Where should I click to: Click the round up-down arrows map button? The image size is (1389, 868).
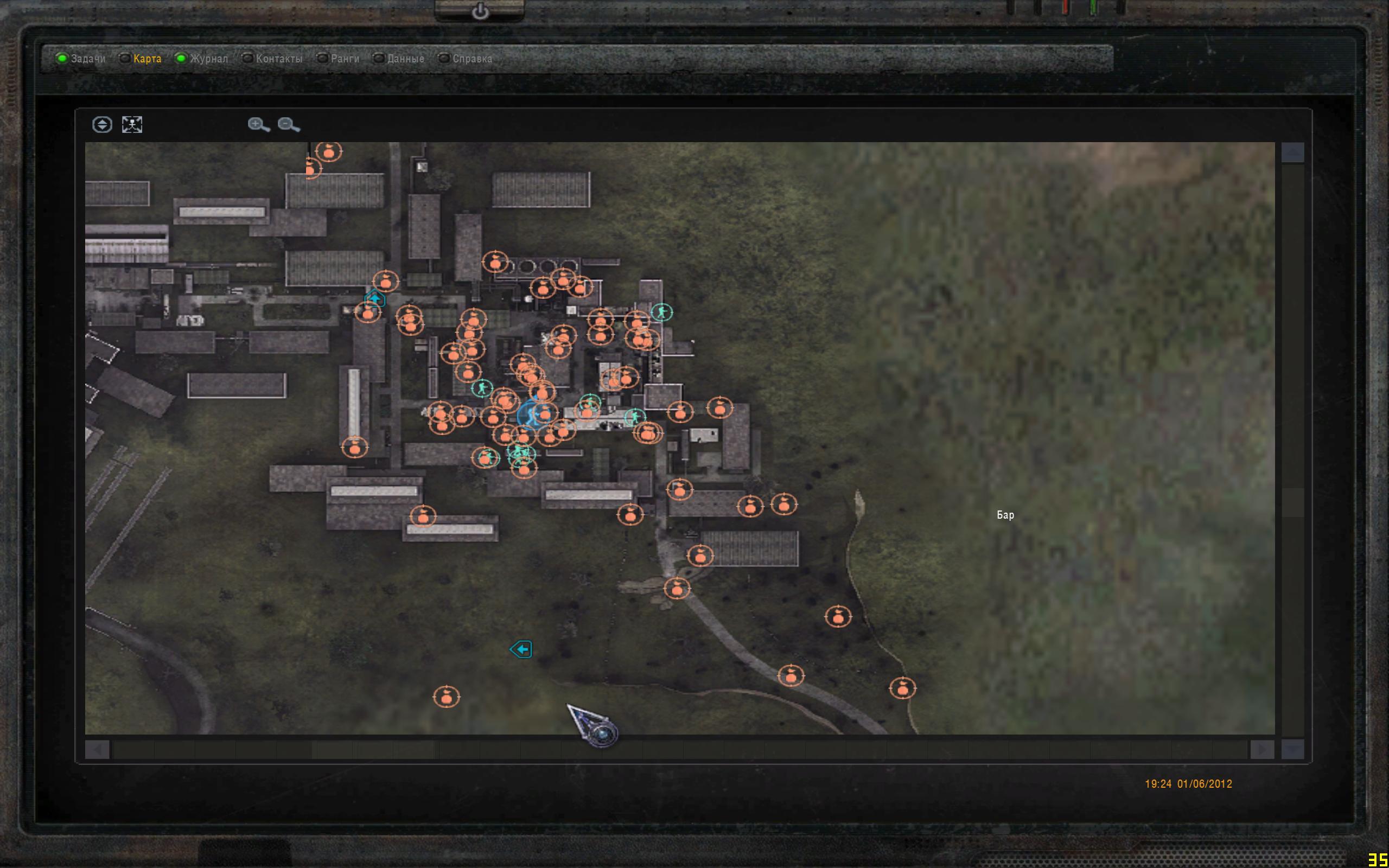tap(102, 125)
